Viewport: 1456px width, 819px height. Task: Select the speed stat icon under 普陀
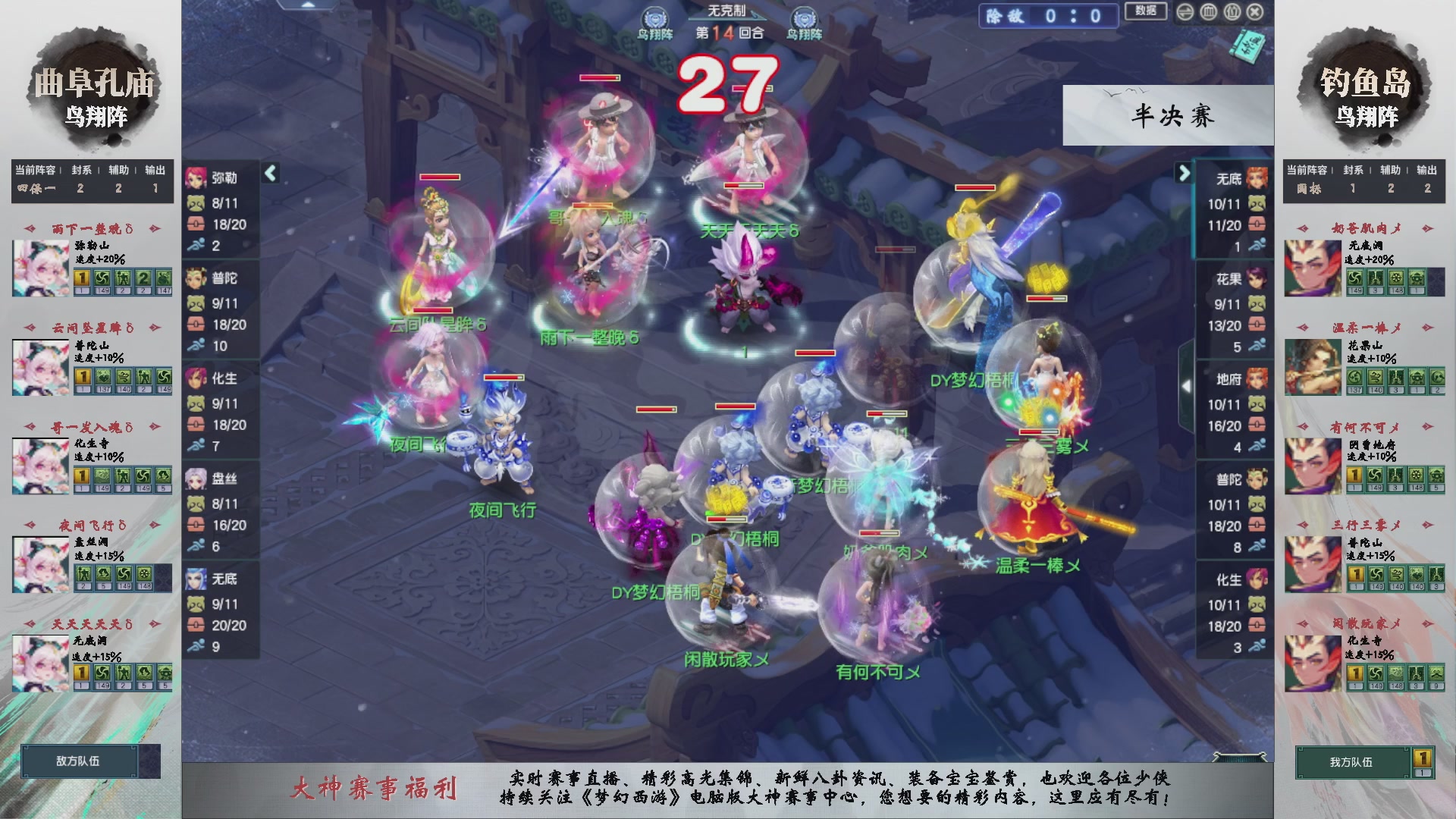pyautogui.click(x=196, y=347)
